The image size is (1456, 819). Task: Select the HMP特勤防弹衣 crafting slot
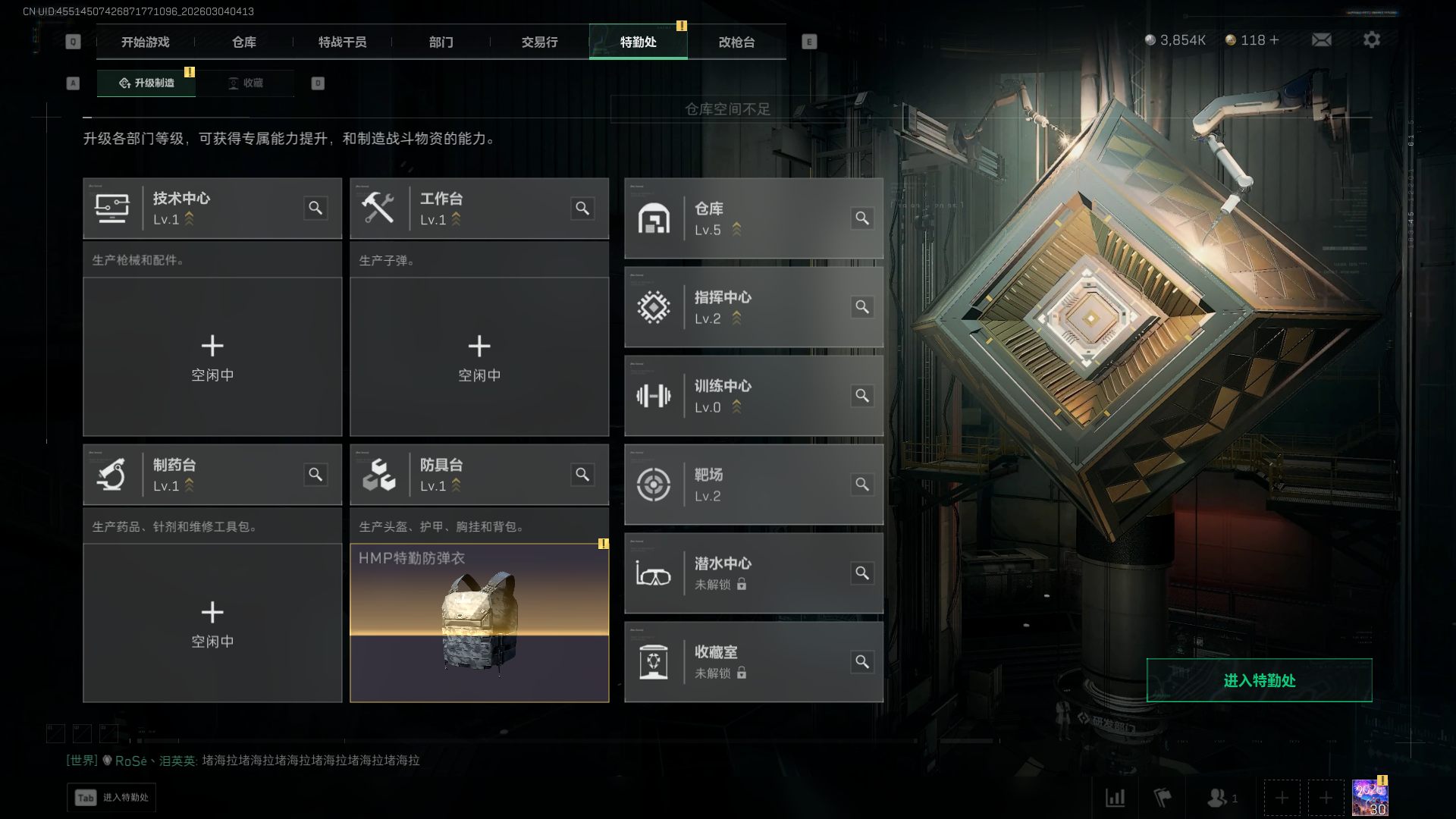point(479,623)
